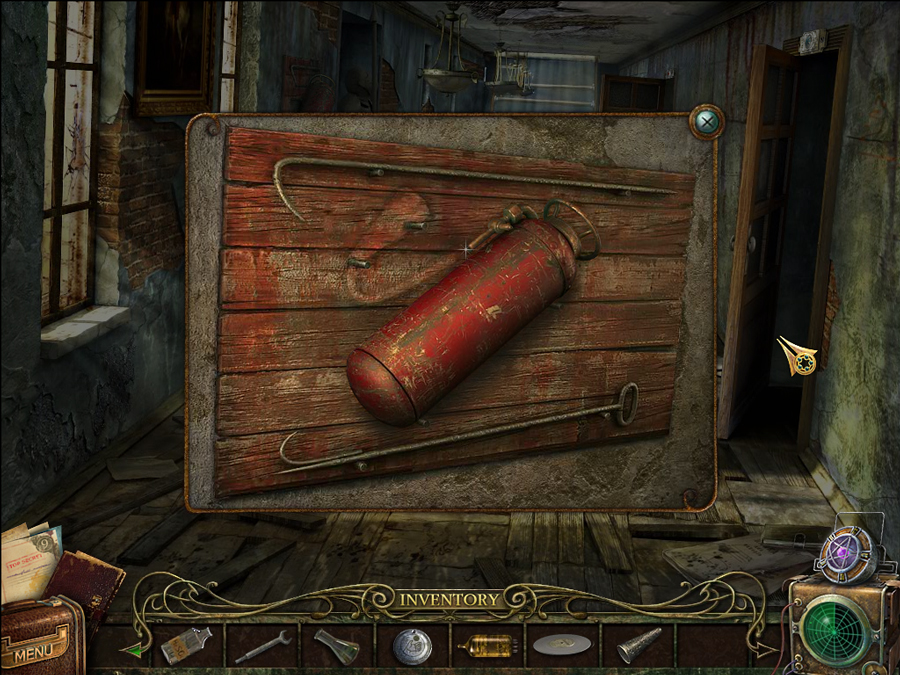Open the Menu suitcase button
Viewport: 900px width, 675px height.
point(39,642)
